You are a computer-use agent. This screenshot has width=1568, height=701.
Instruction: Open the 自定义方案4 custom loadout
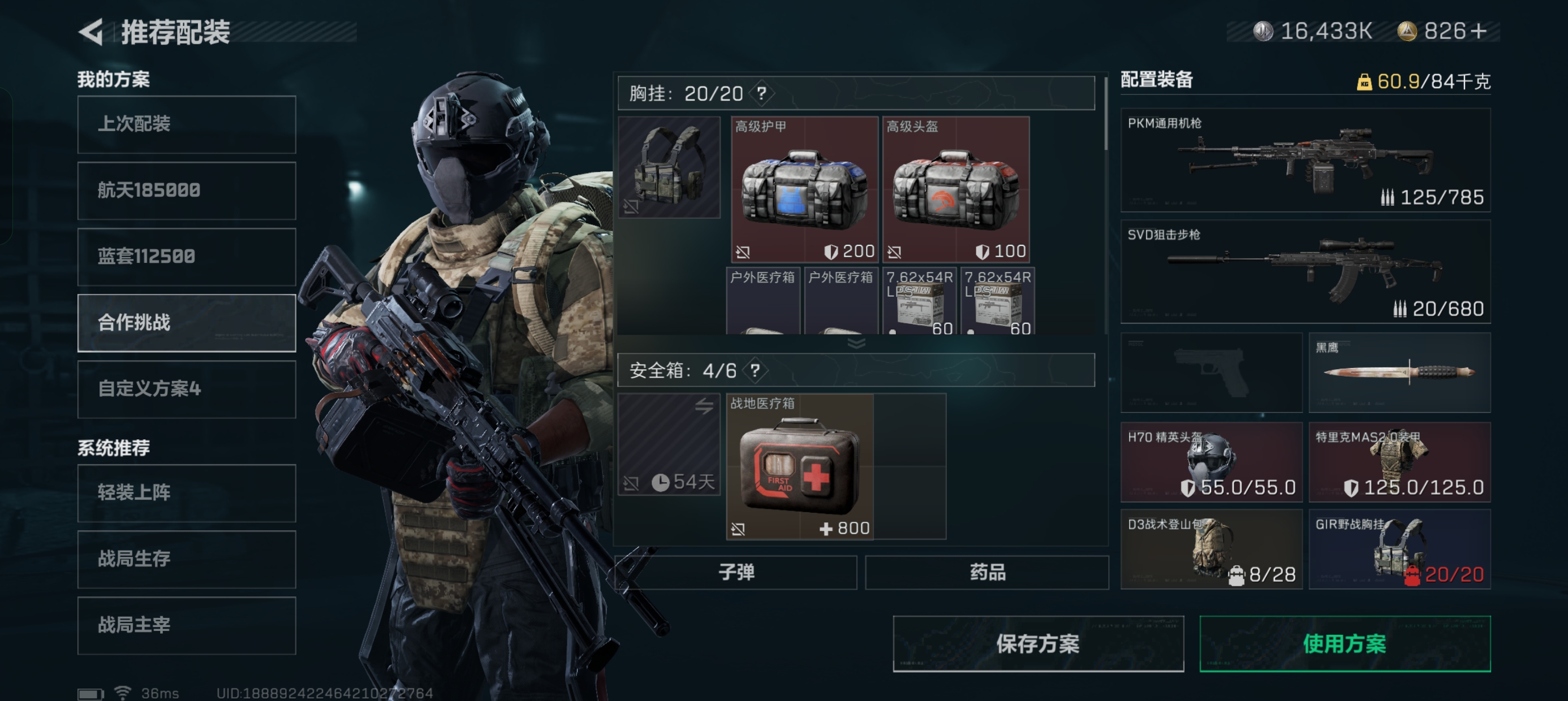[x=186, y=390]
